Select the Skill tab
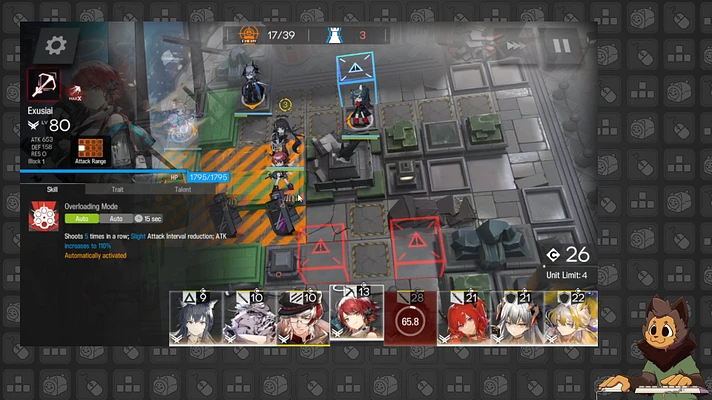The image size is (712, 400). coord(52,188)
